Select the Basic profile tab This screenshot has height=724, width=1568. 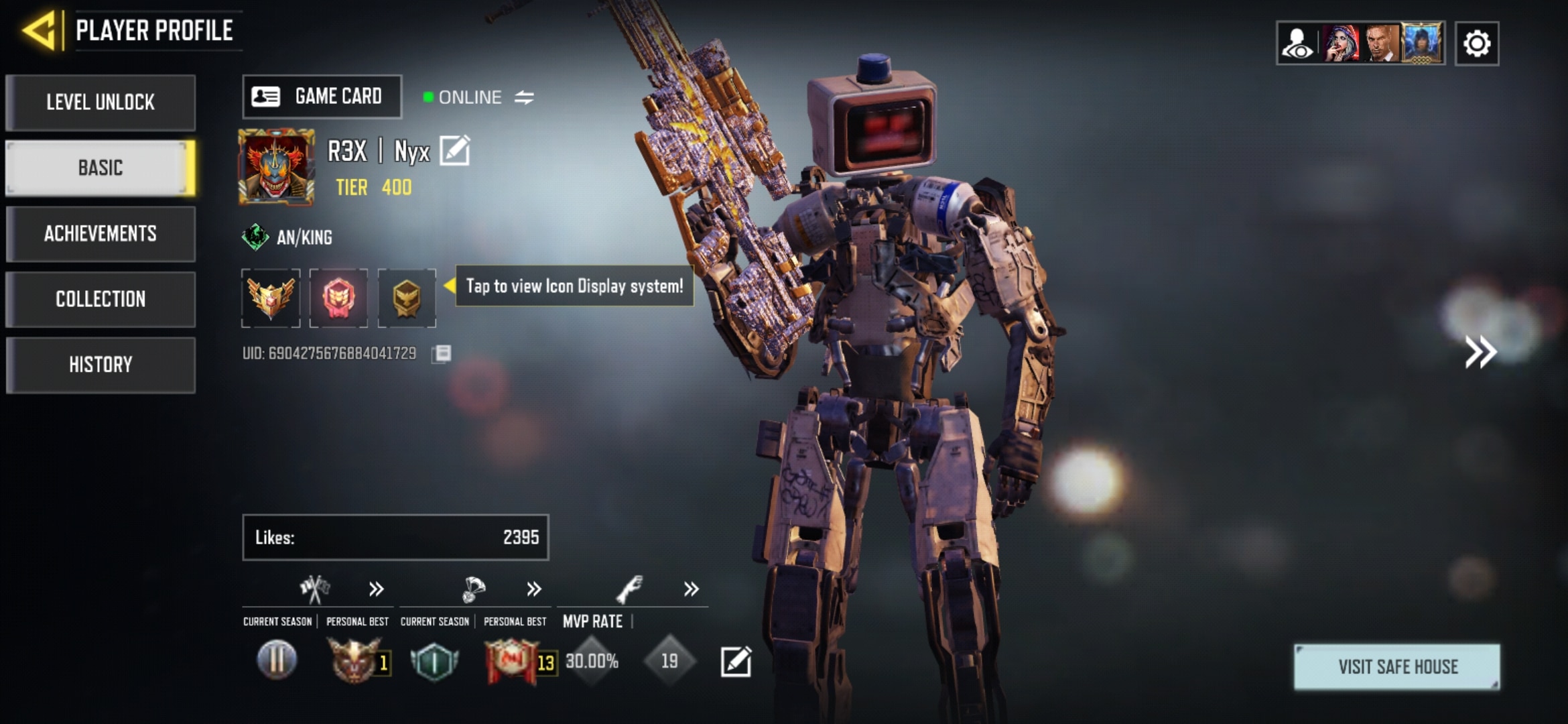[101, 168]
